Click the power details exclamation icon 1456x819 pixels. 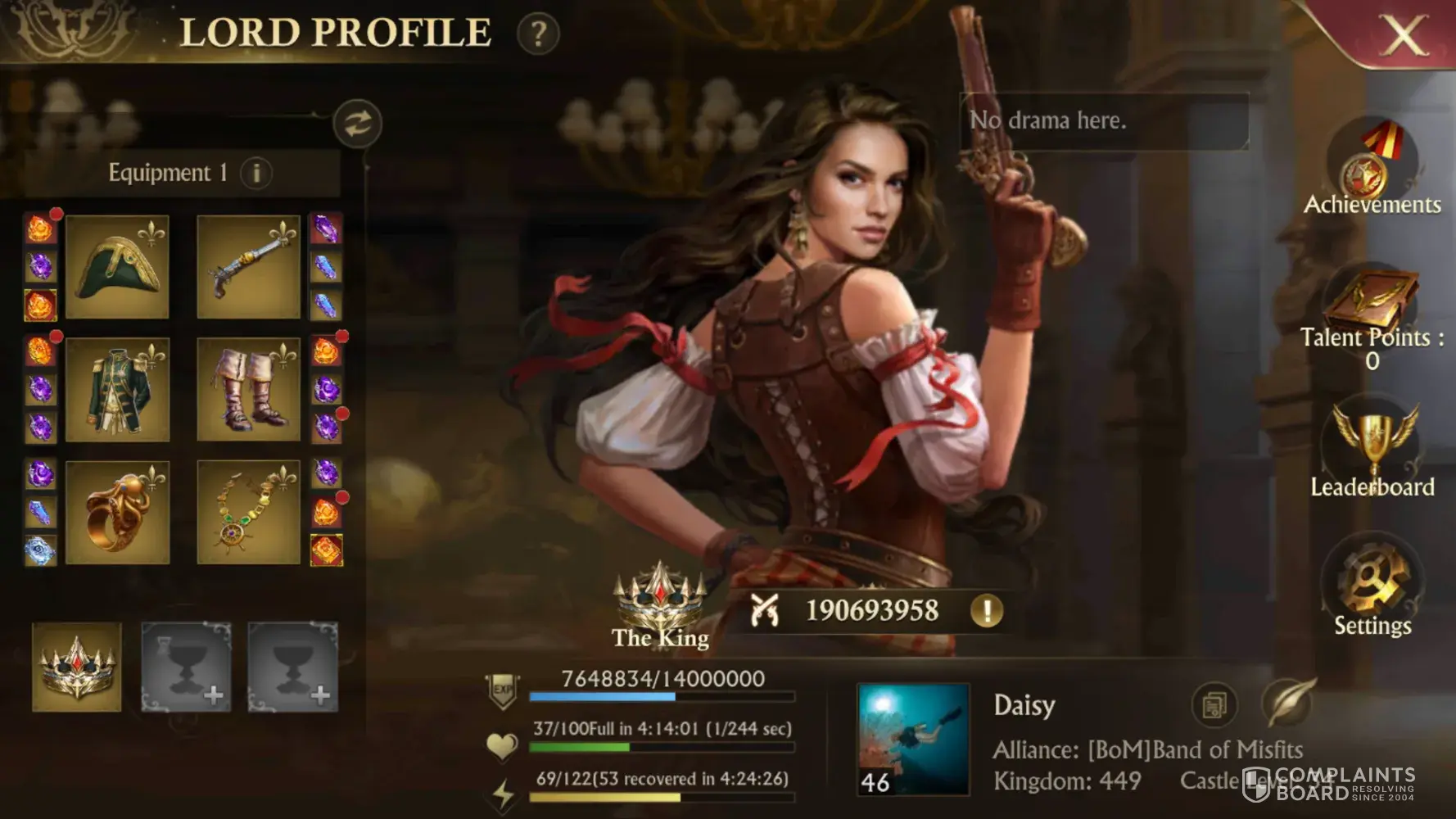(987, 611)
